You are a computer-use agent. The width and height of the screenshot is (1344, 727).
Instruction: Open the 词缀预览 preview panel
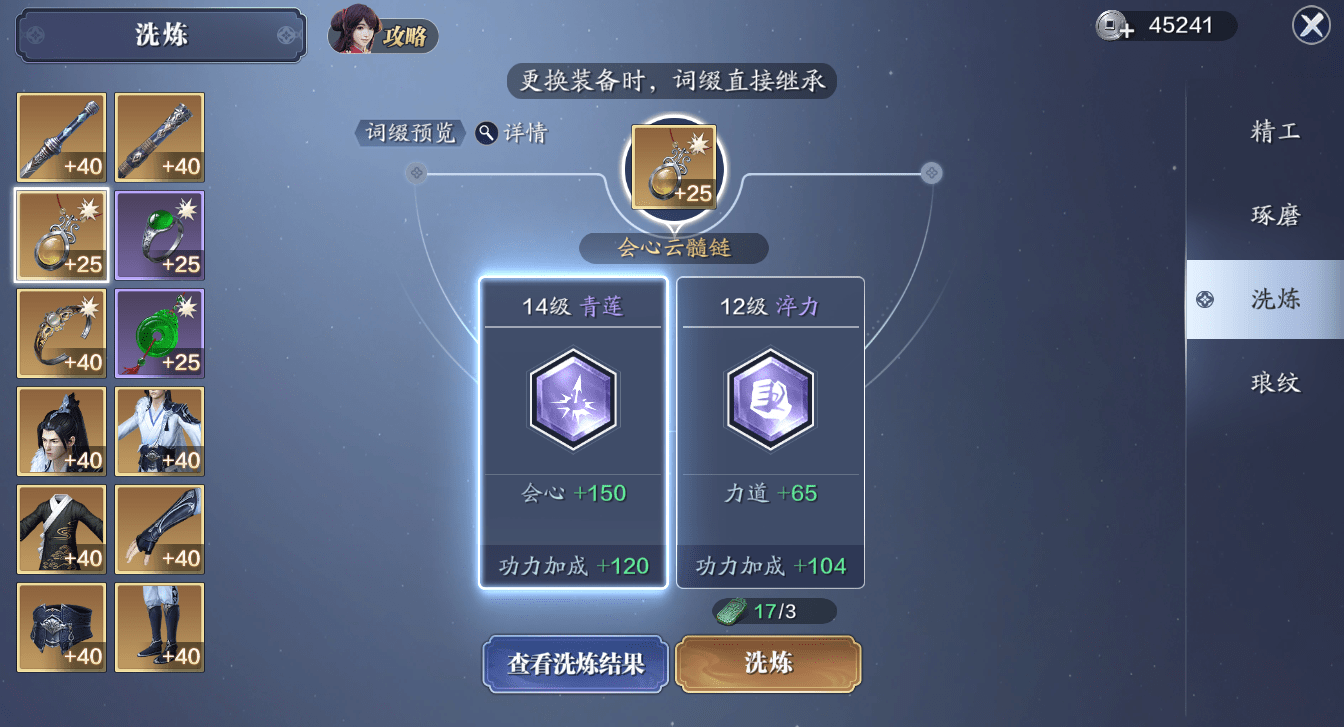[x=409, y=131]
